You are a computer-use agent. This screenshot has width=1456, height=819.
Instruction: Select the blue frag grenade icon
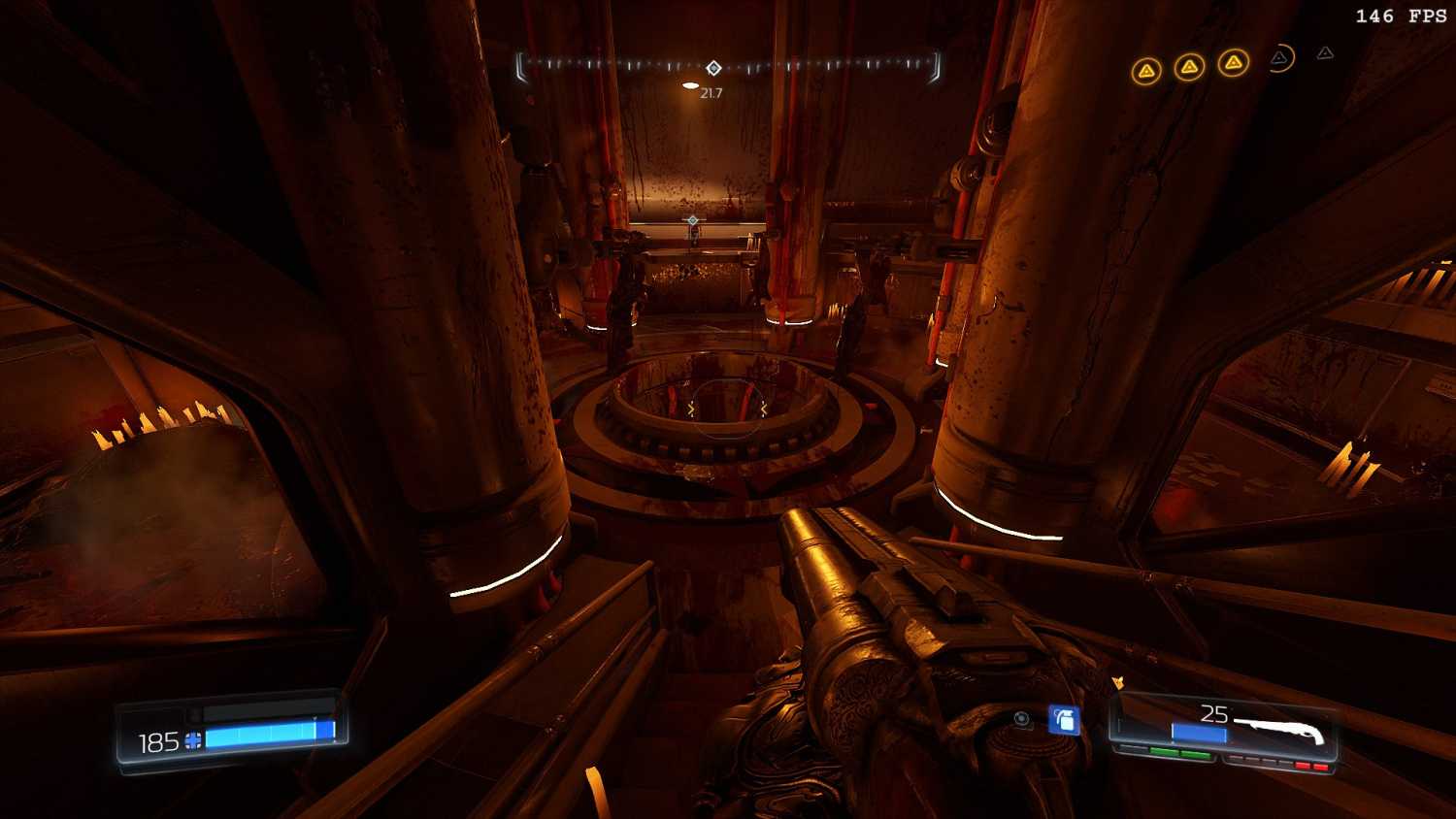(x=1064, y=720)
